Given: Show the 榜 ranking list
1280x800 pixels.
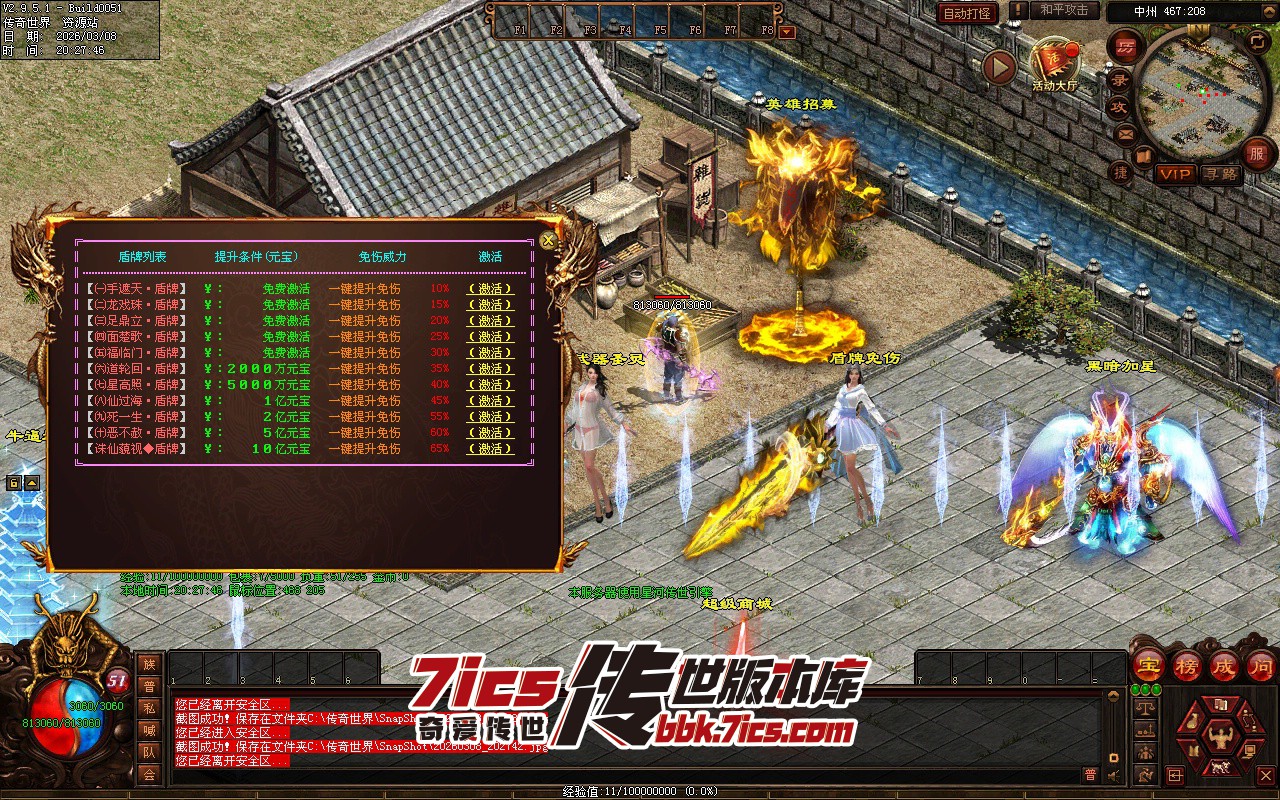Looking at the screenshot, I should tap(1186, 664).
